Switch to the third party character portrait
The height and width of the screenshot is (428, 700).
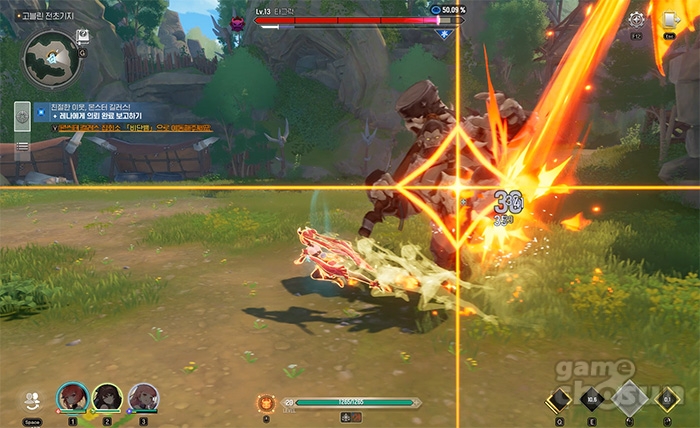pos(142,398)
